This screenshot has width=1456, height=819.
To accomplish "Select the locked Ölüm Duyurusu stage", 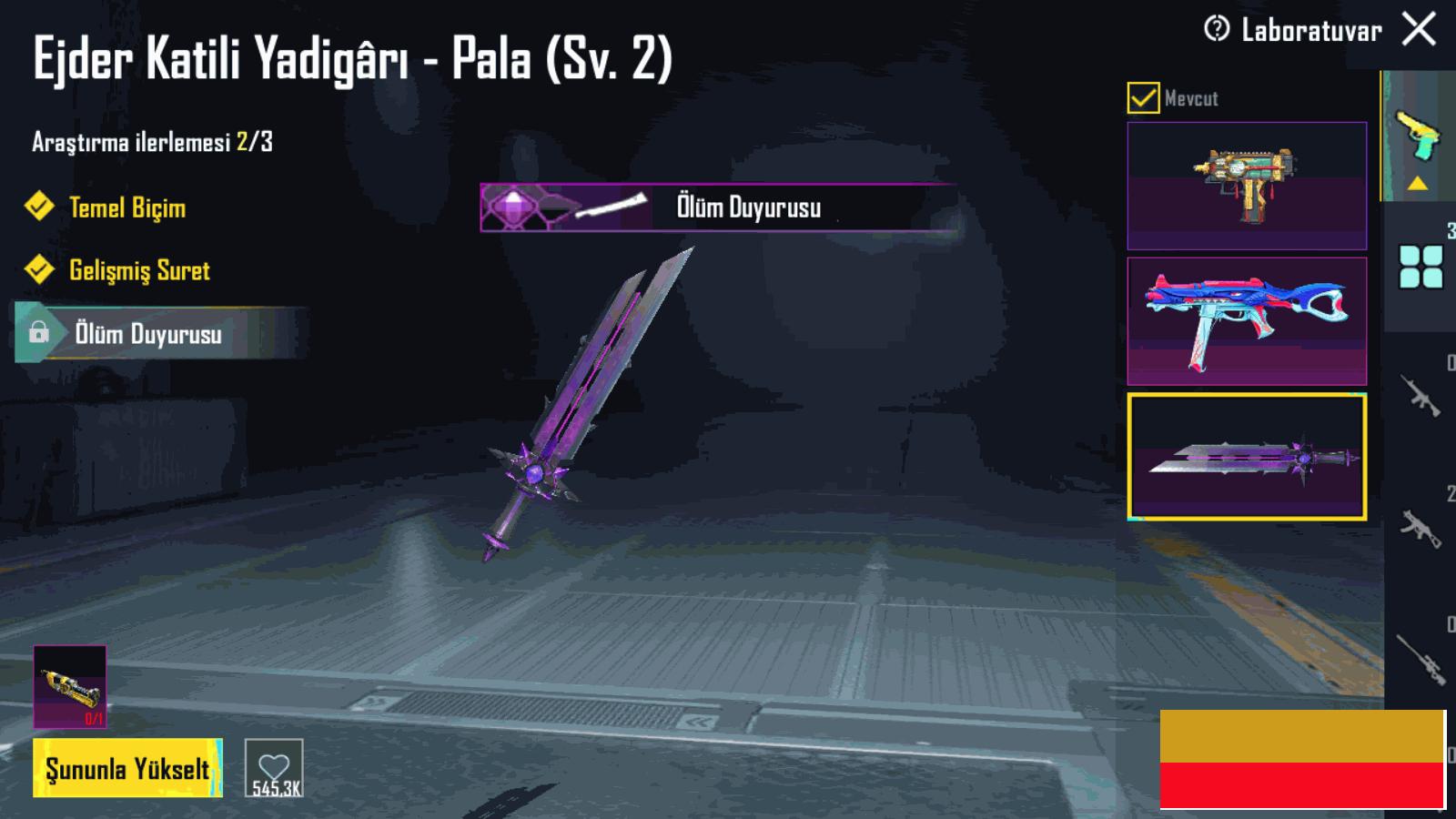I will pos(148,334).
